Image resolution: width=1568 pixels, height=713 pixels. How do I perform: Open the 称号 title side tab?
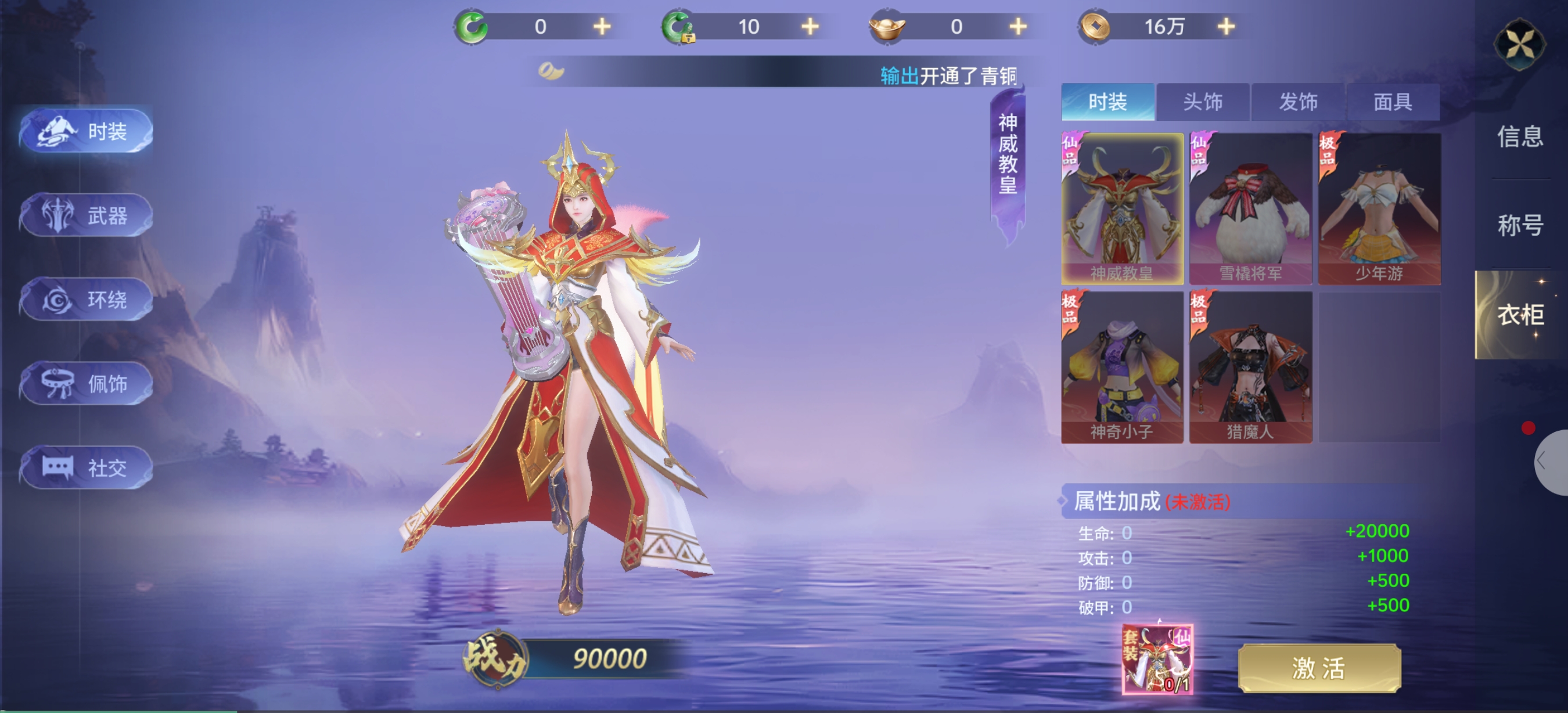pos(1519,226)
